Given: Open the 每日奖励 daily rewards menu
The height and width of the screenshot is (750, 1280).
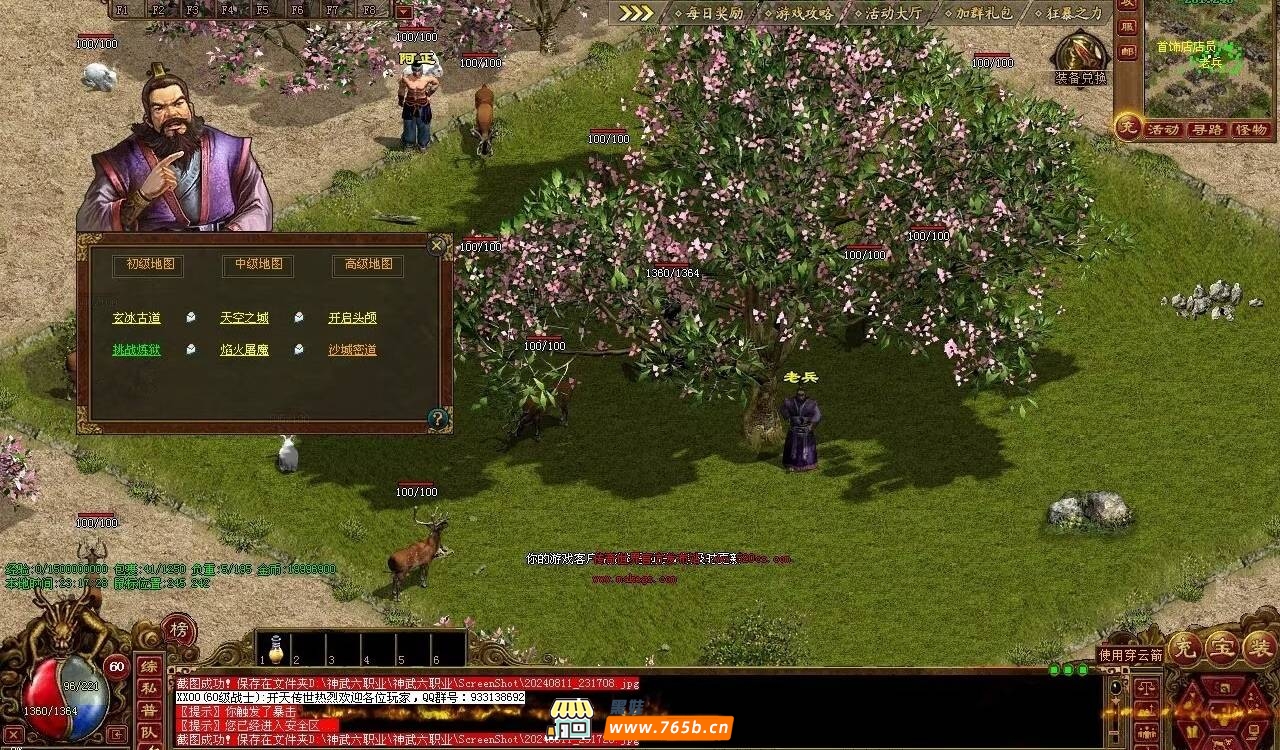Looking at the screenshot, I should (708, 13).
